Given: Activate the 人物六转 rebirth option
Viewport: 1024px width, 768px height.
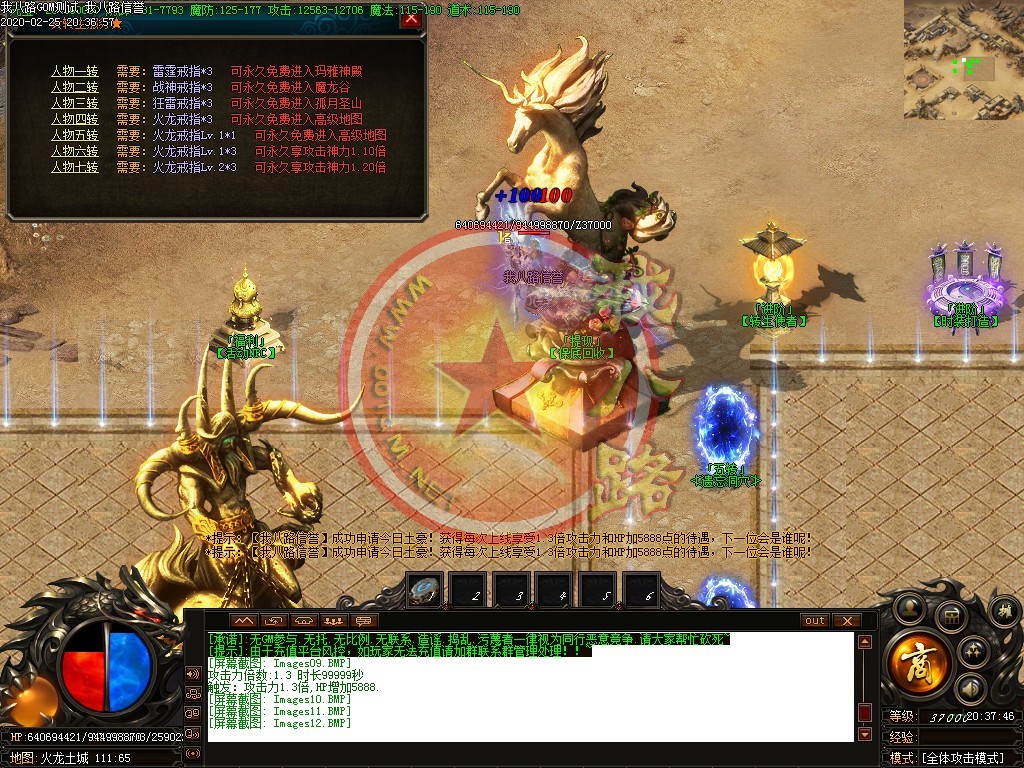Looking at the screenshot, I should click(75, 151).
